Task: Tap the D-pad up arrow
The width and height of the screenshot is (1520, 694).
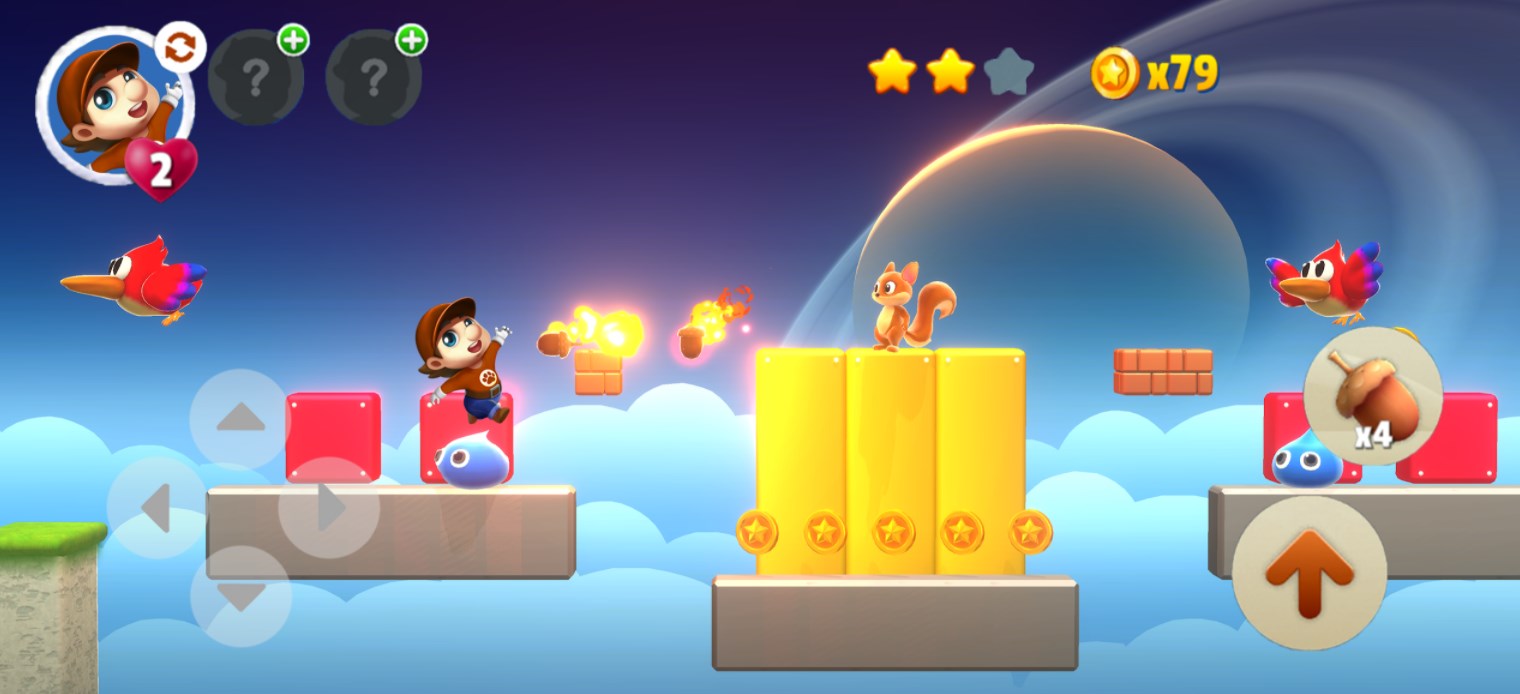Action: pyautogui.click(x=240, y=418)
